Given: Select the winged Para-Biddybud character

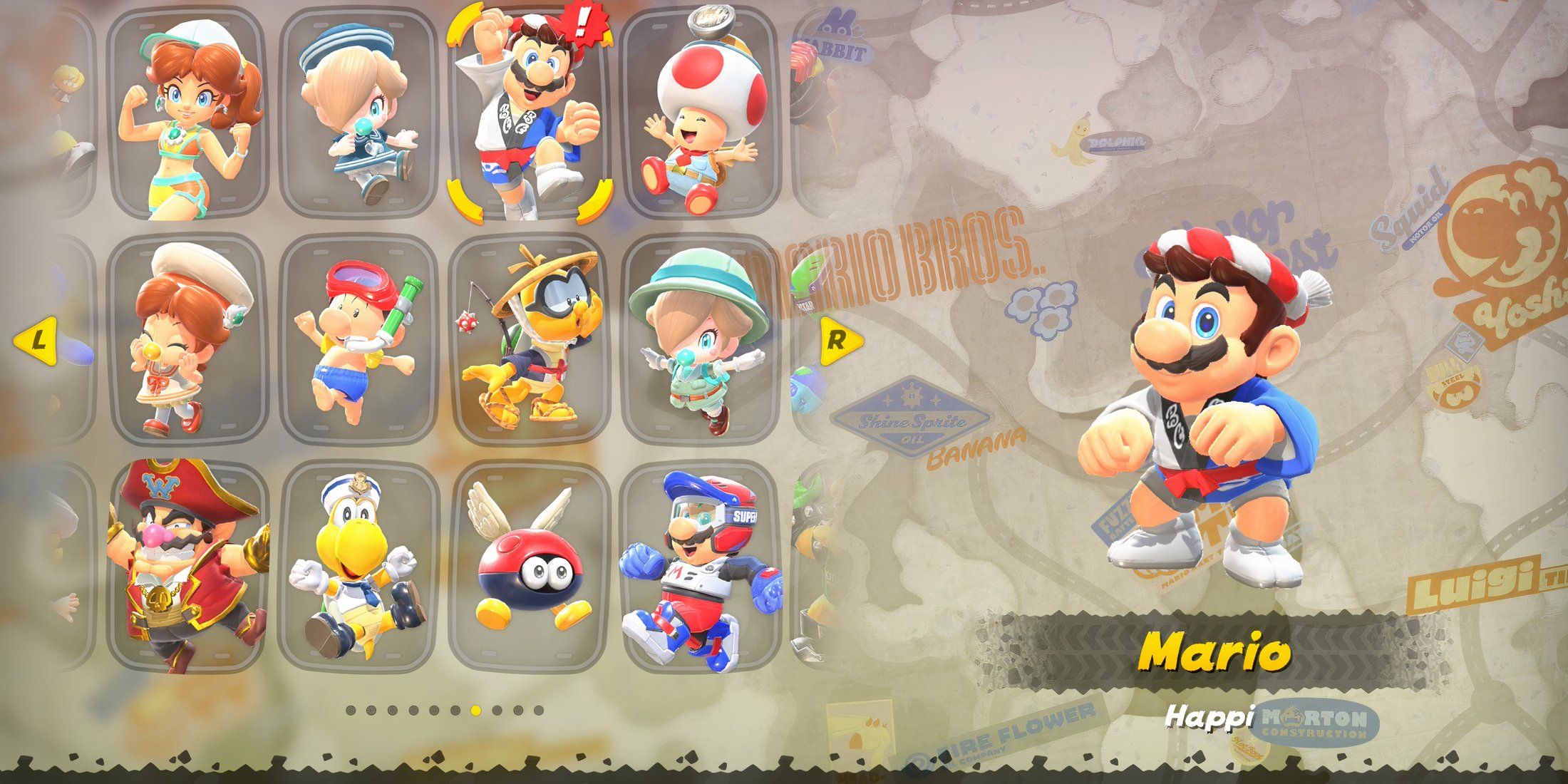Looking at the screenshot, I should [529, 567].
